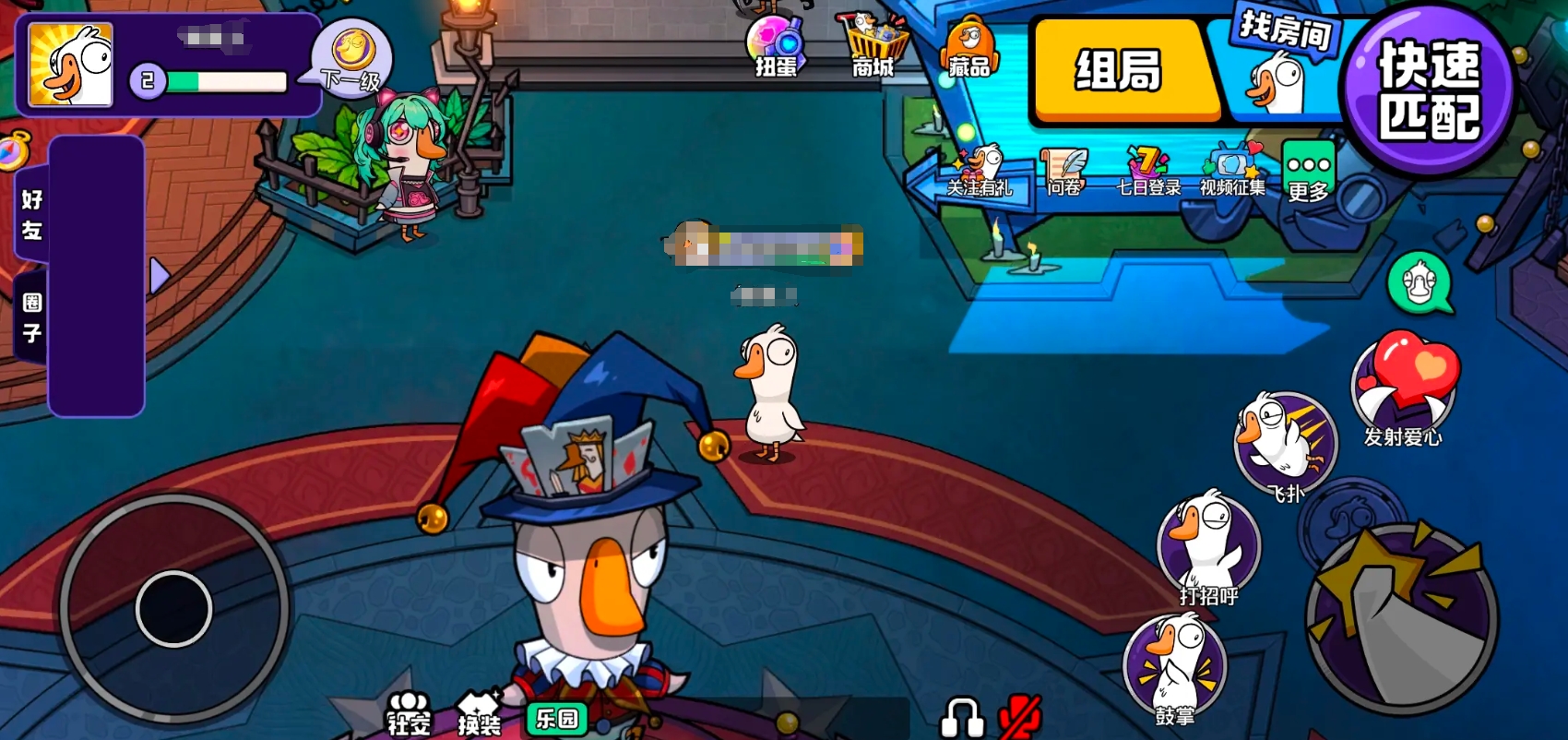Open the 扭蛋 gacha machine

coord(778,43)
